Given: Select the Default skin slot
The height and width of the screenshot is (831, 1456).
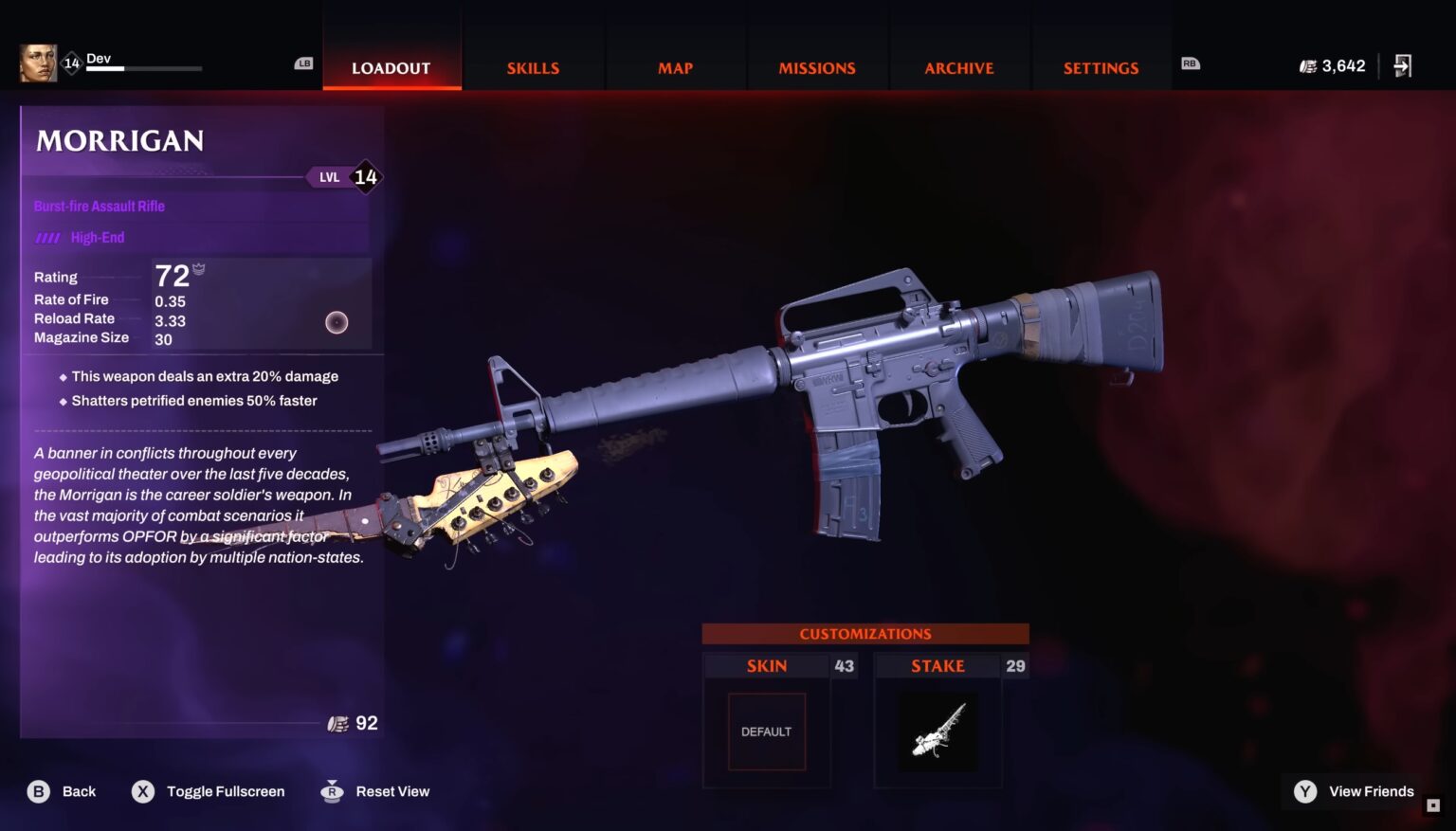Looking at the screenshot, I should pyautogui.click(x=766, y=732).
